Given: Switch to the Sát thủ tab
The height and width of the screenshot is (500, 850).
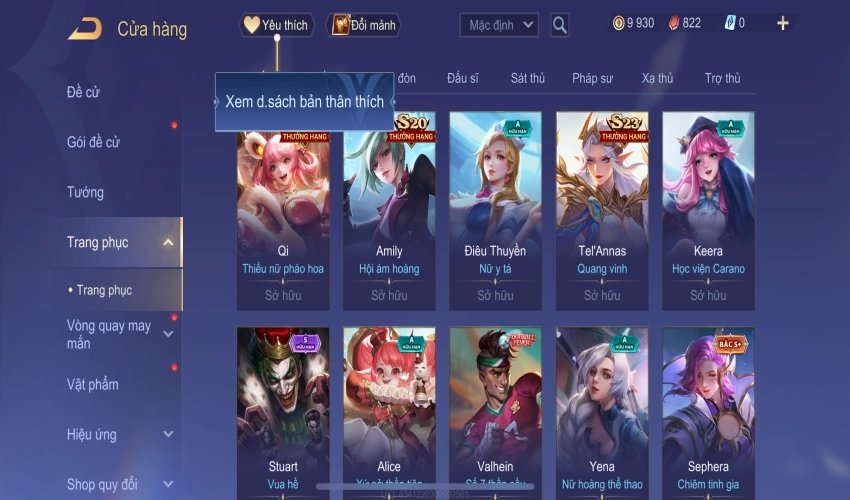Looking at the screenshot, I should [x=527, y=78].
